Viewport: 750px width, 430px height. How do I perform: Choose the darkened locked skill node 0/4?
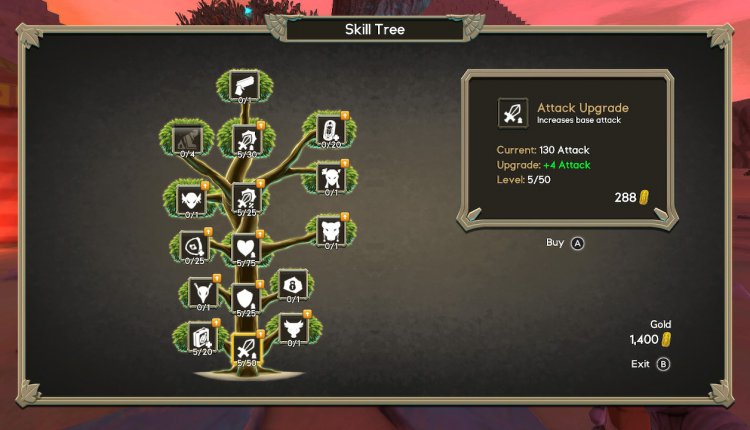coord(189,138)
